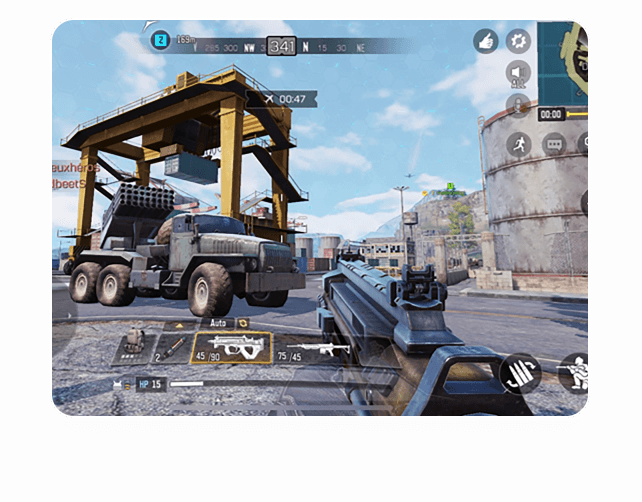Screen dimensions: 642x502
Task: Select the primary weapon slot showing 45/90
Action: click(231, 348)
